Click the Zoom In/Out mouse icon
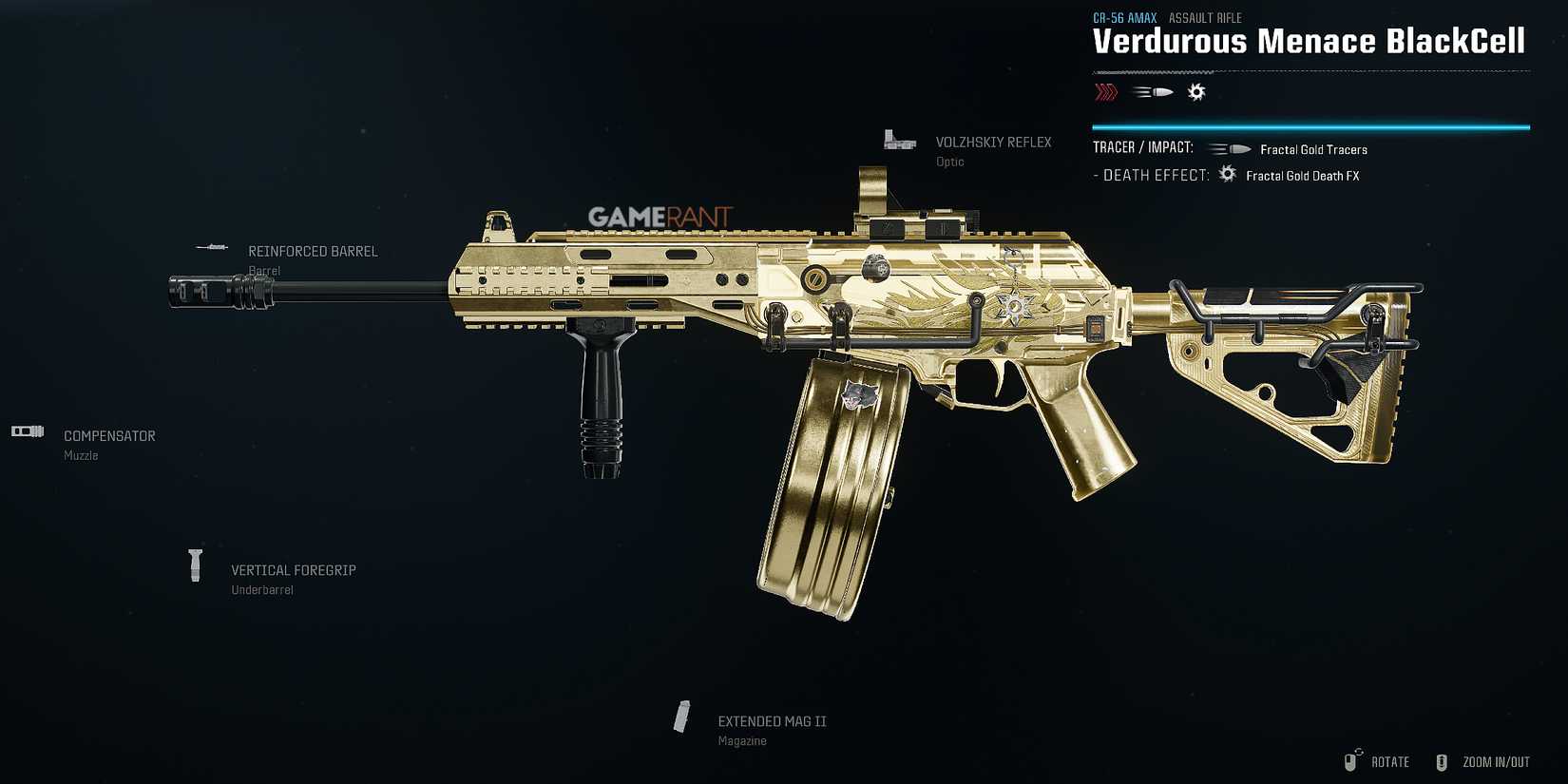Viewport: 1568px width, 784px height. point(1444,761)
